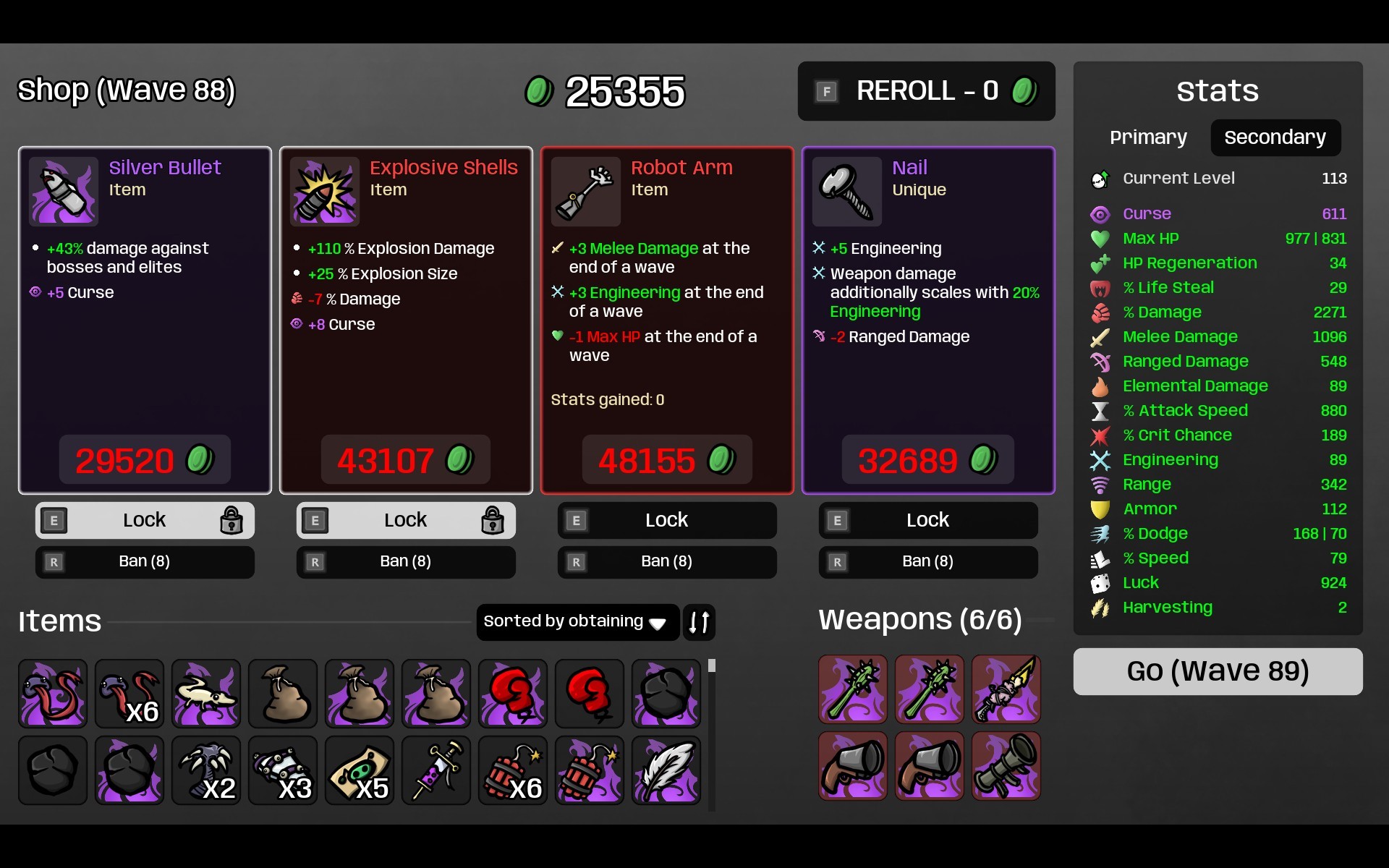Viewport: 1389px width, 868px height.
Task: Switch to the Primary stats tab
Action: pyautogui.click(x=1148, y=137)
